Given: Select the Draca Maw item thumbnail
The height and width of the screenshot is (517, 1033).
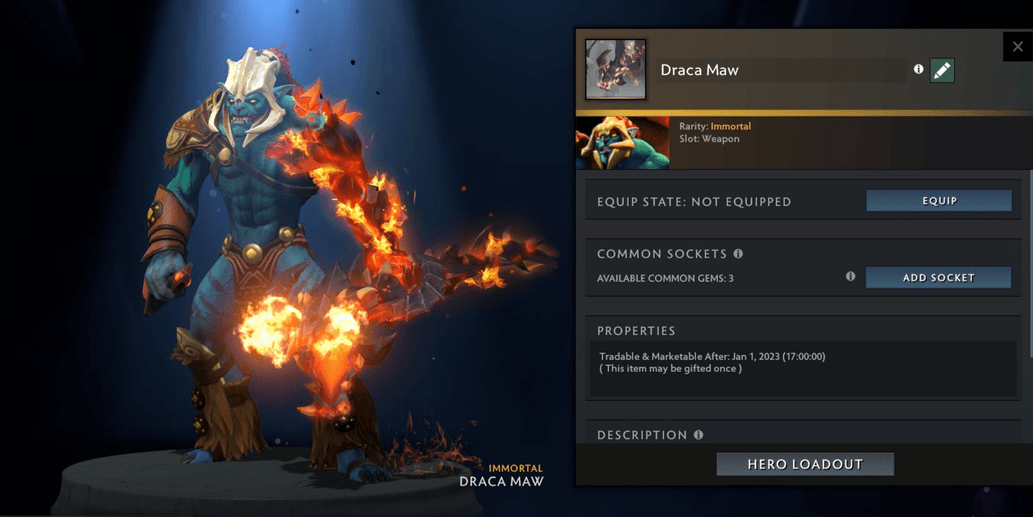Looking at the screenshot, I should click(615, 69).
